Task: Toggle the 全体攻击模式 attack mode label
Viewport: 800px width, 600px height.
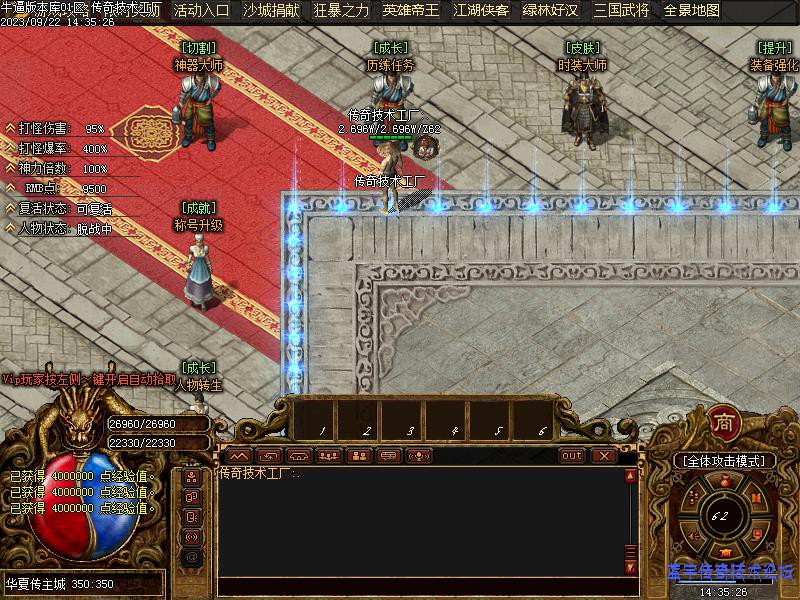Action: point(724,461)
